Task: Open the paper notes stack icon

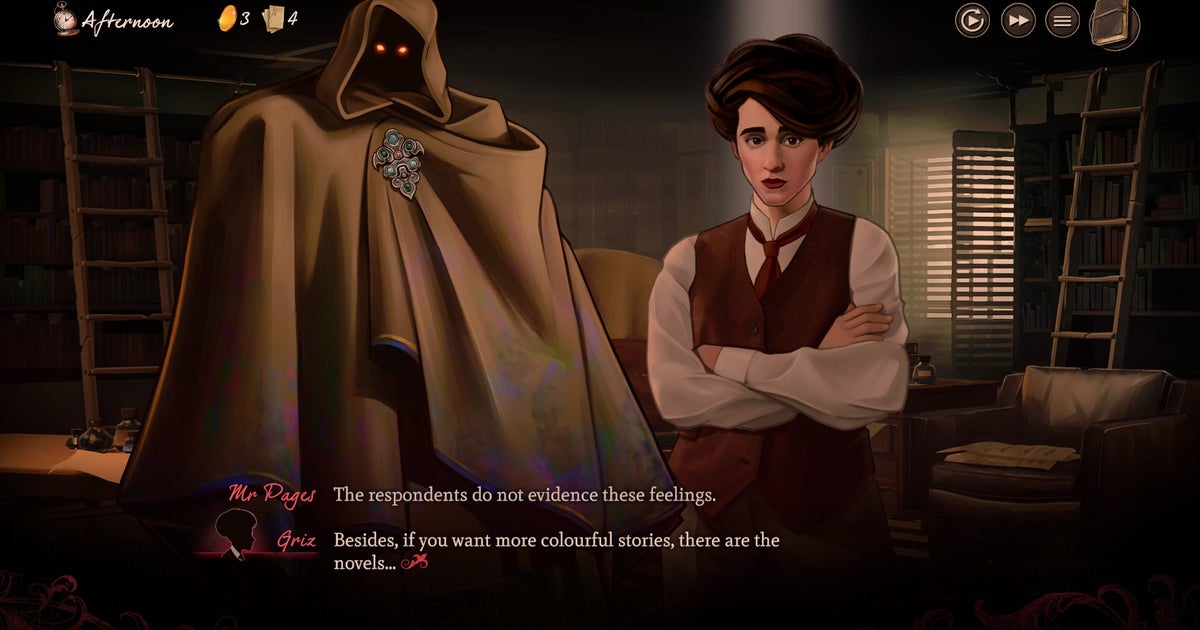Action: [x=273, y=18]
